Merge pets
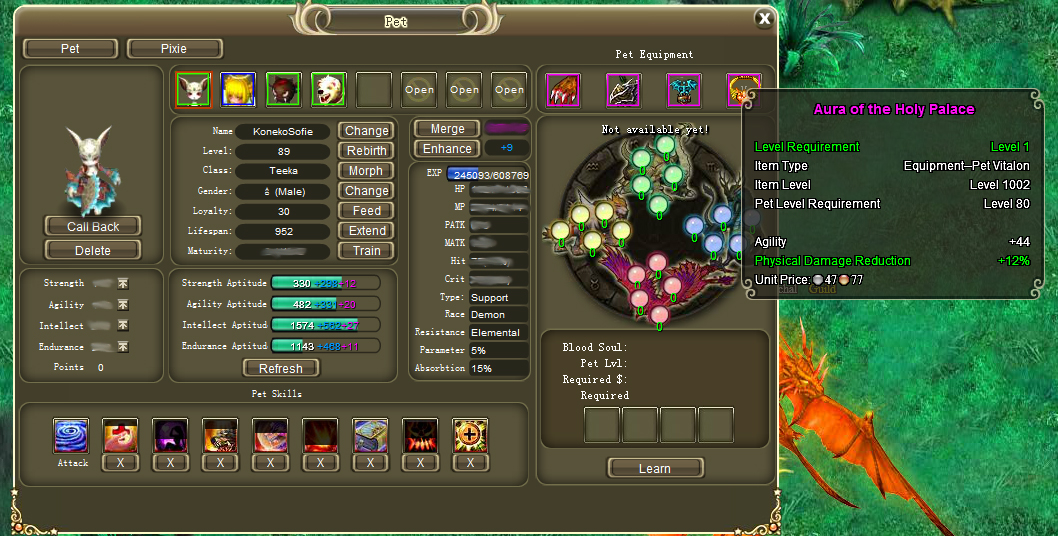Viewport: 1058px width, 536px height. (447, 129)
